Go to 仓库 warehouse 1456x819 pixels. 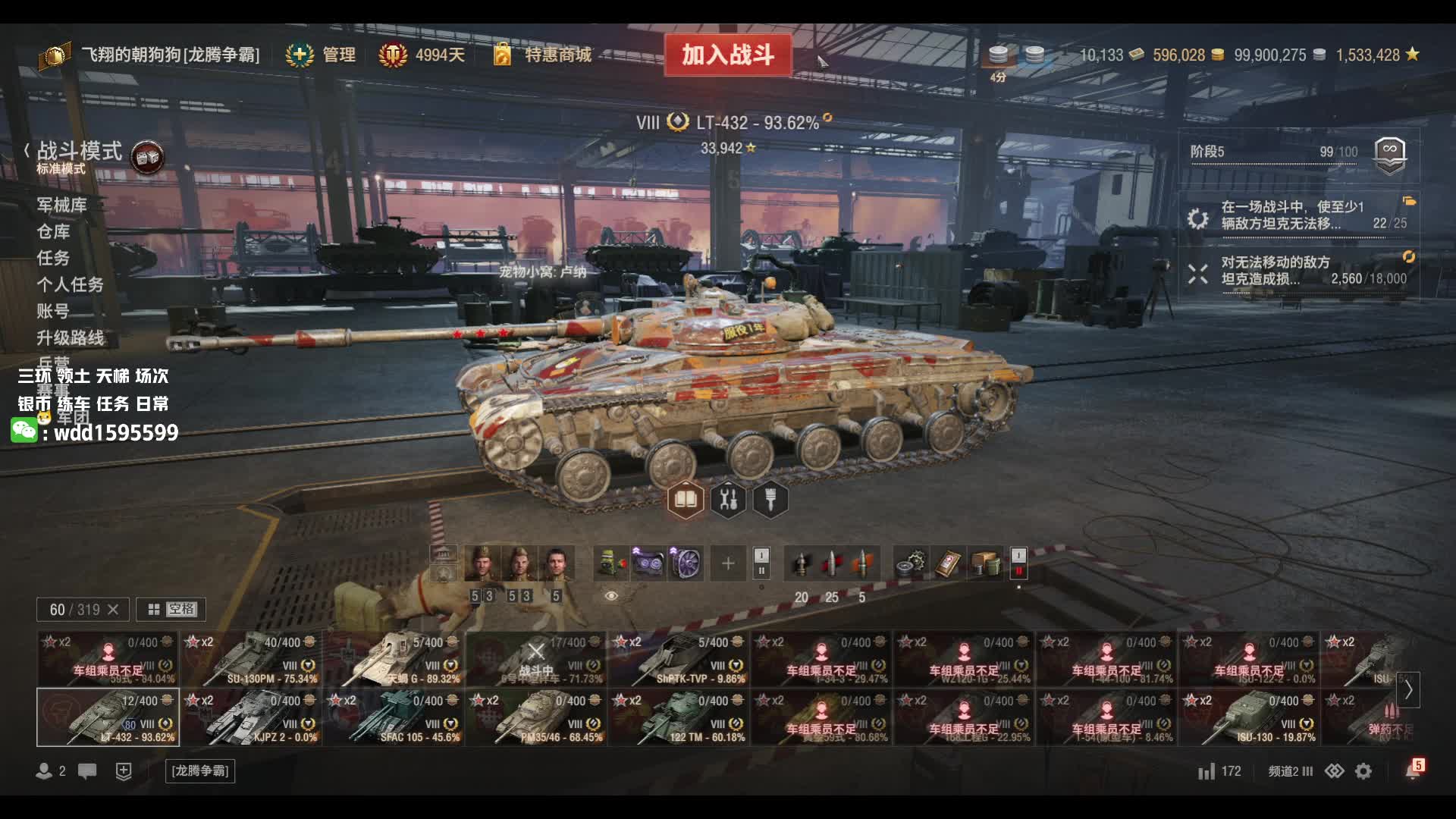[x=53, y=231]
